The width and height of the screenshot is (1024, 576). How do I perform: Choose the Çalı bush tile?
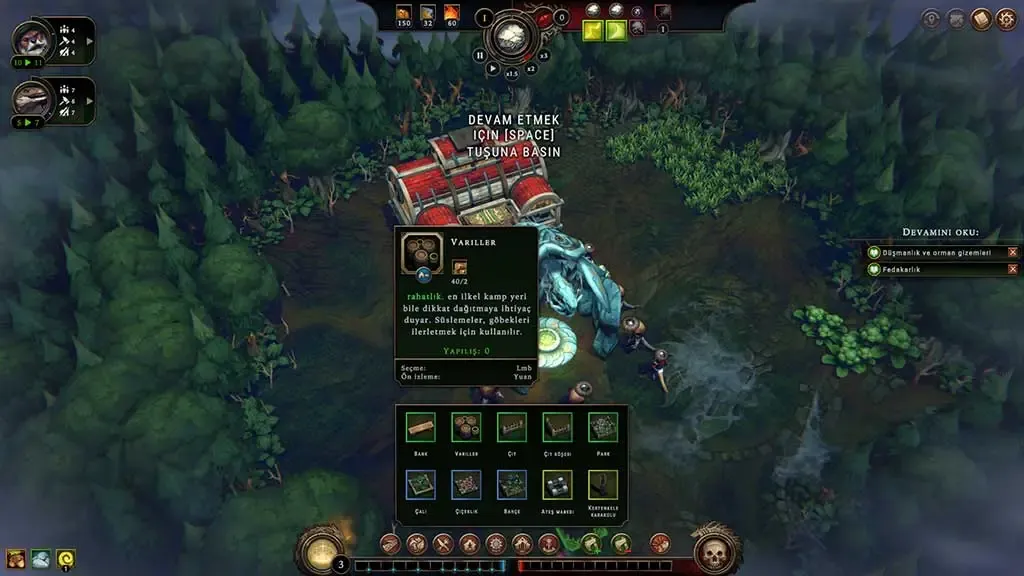tap(421, 485)
